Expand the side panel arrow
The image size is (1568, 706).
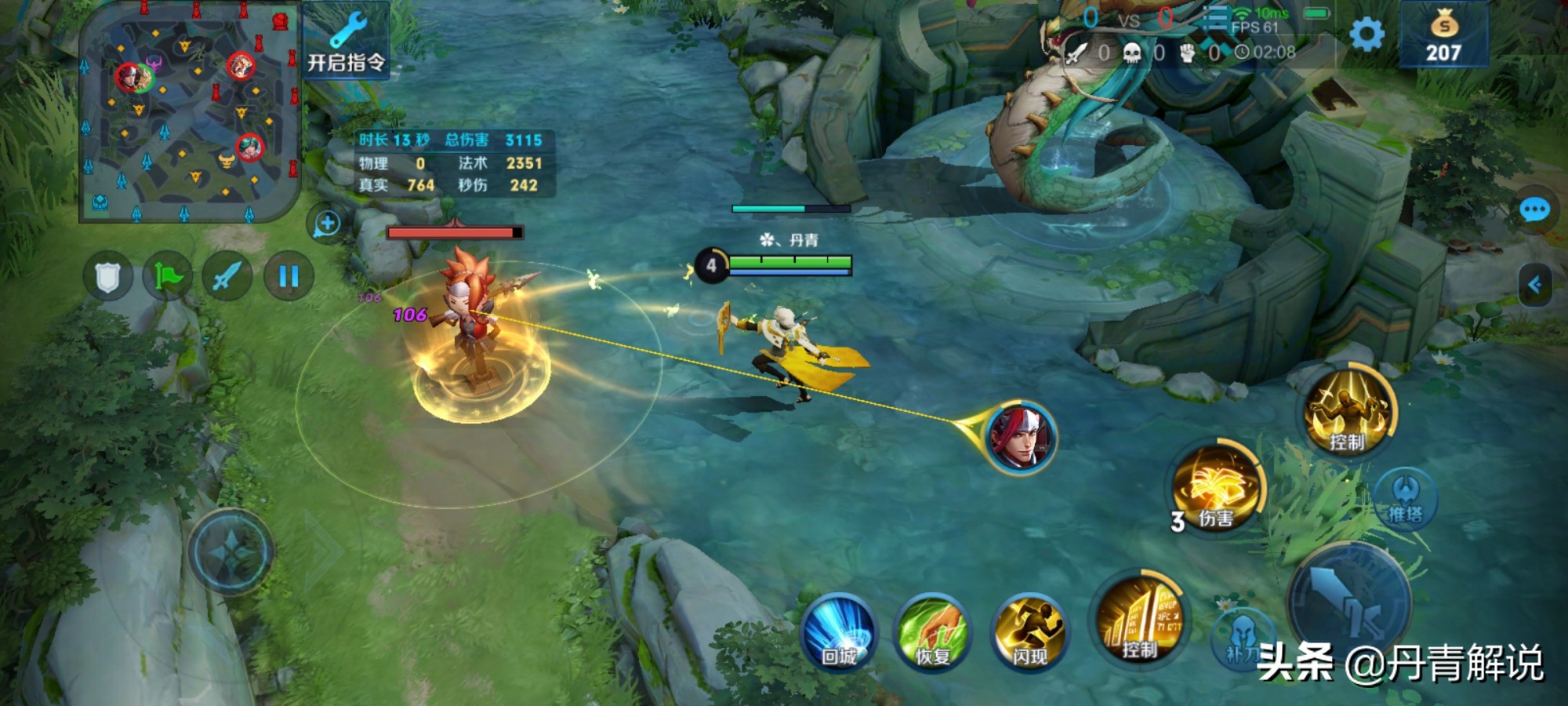click(1535, 285)
